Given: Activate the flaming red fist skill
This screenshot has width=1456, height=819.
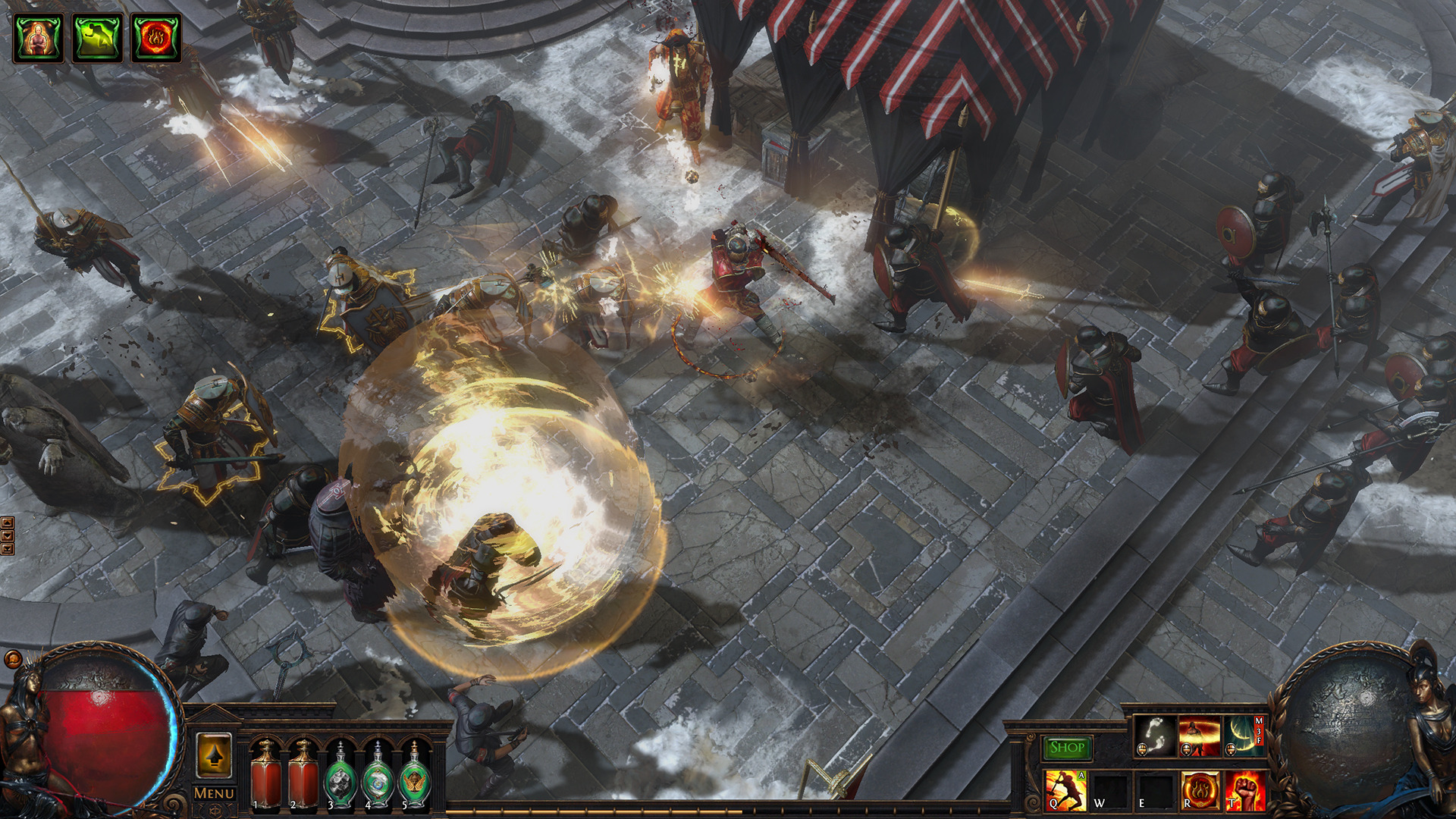Looking at the screenshot, I should coord(1244,790).
